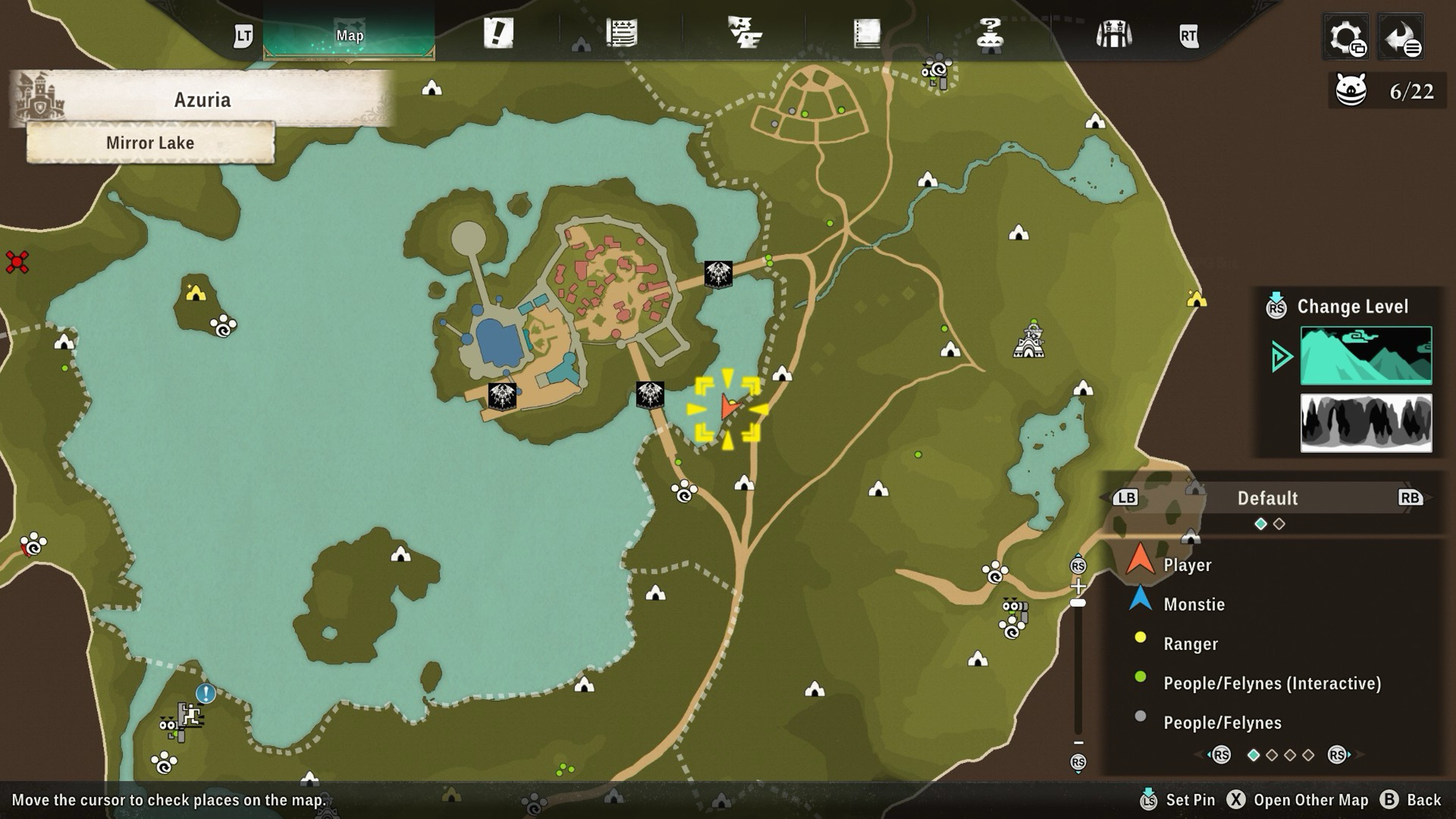Open the exclamation mark tab
The image size is (1456, 819).
[498, 33]
